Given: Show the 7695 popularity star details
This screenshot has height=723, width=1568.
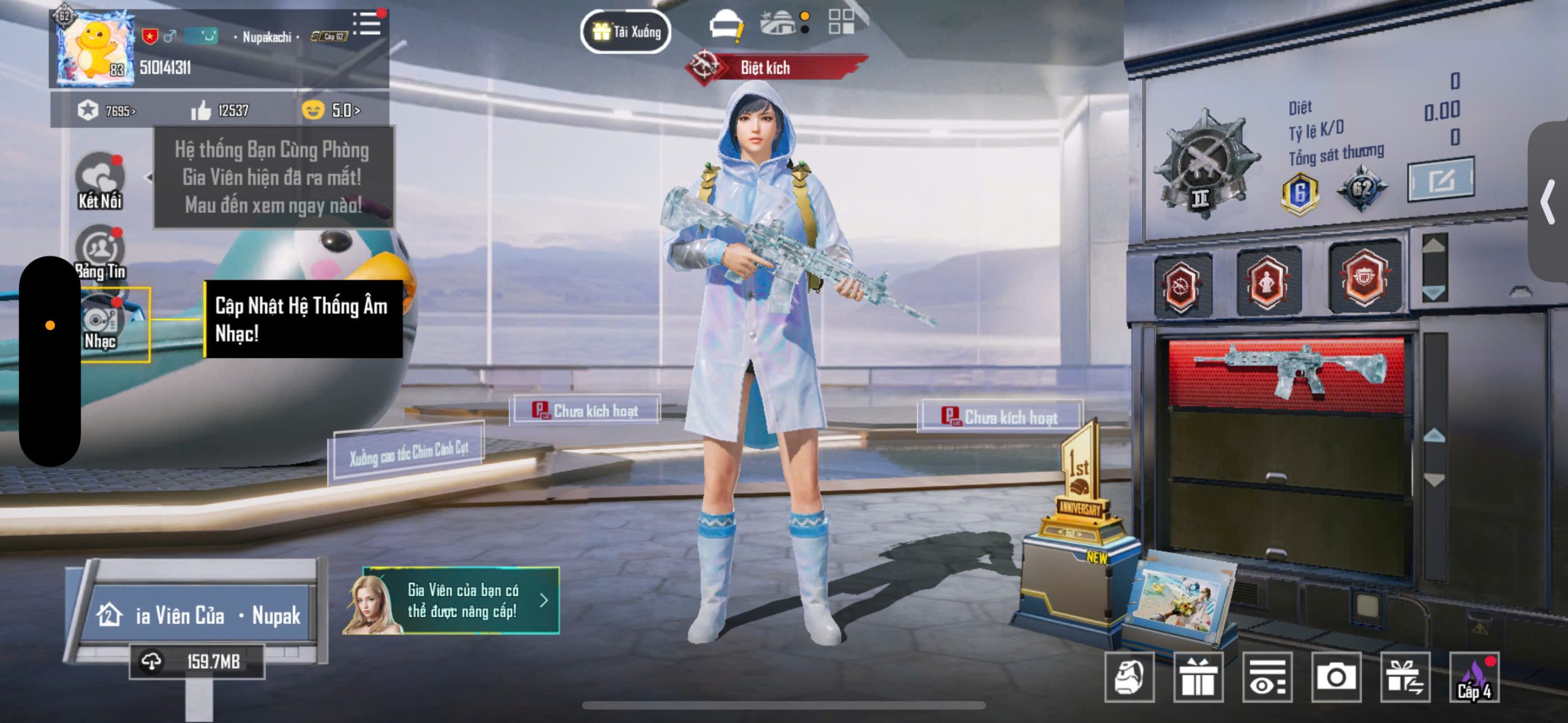Looking at the screenshot, I should coord(106,111).
